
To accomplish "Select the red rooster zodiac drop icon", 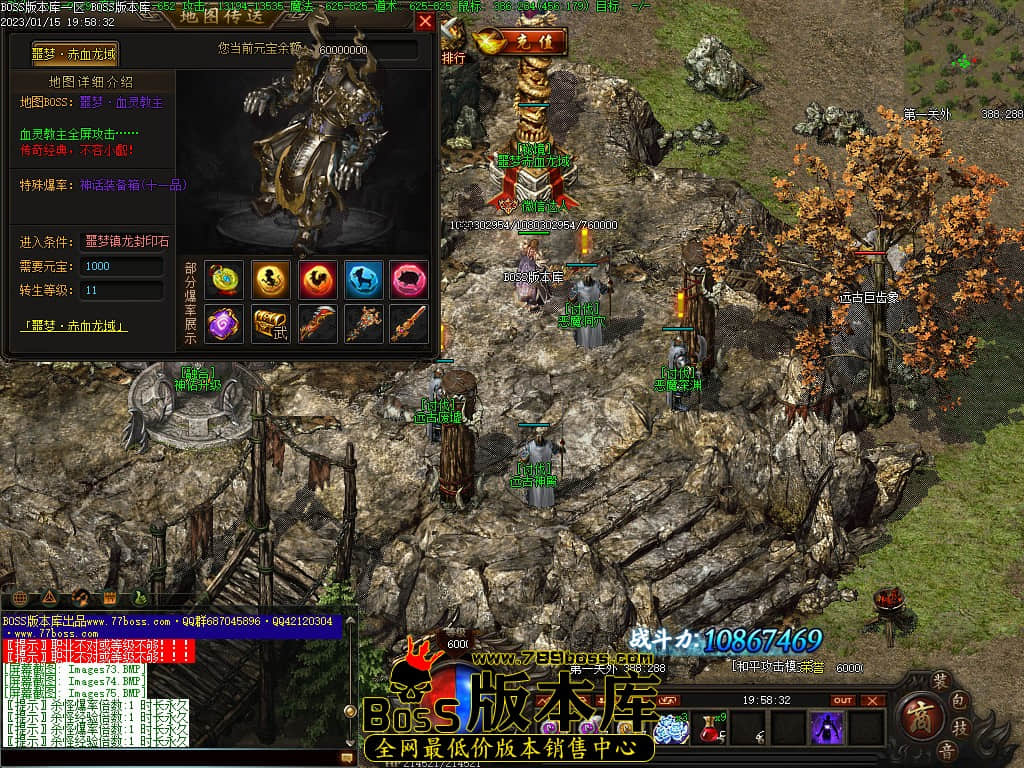I will (x=318, y=280).
